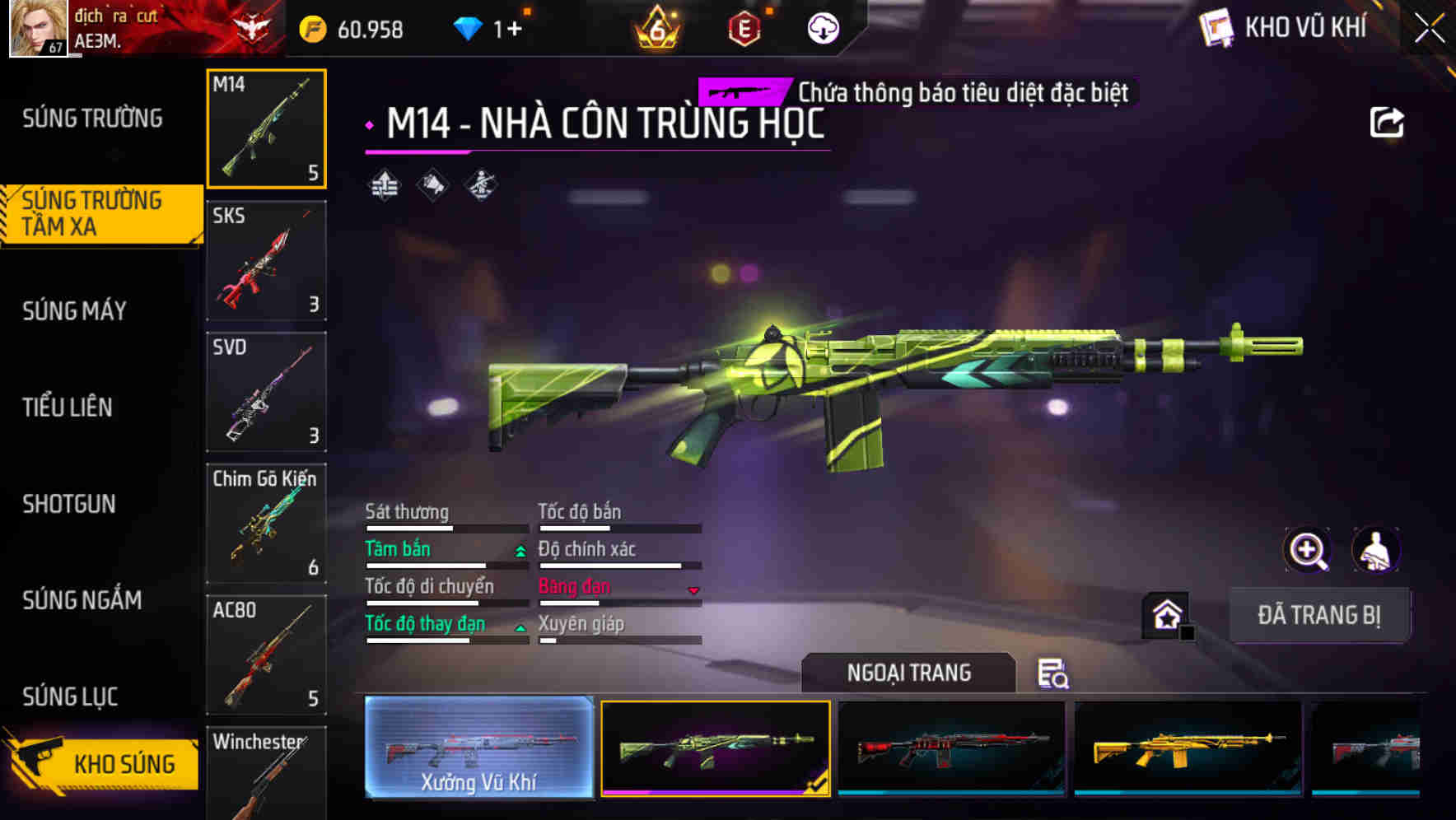Click the home-star icon near the equip button
The width and height of the screenshot is (1456, 820).
tap(1165, 614)
